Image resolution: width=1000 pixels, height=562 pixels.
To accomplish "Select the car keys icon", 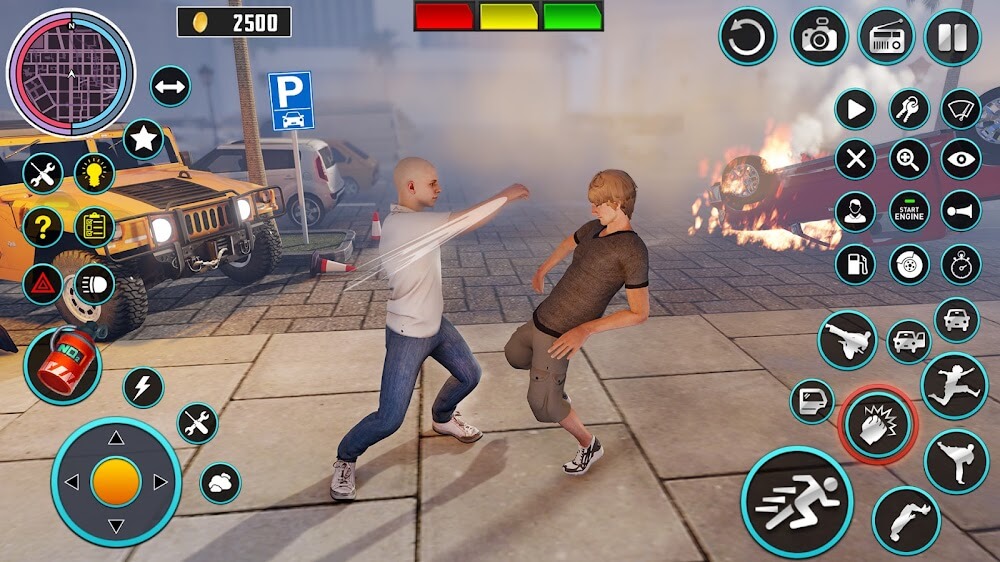I will pyautogui.click(x=909, y=109).
